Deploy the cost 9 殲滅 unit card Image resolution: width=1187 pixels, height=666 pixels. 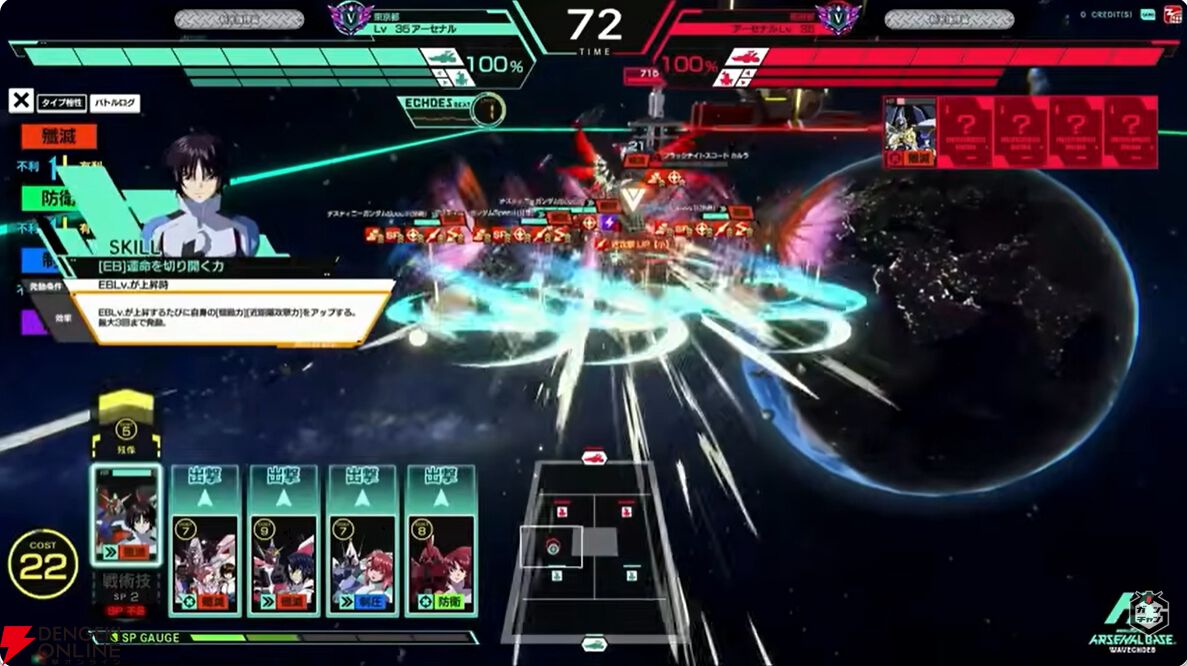pos(284,540)
